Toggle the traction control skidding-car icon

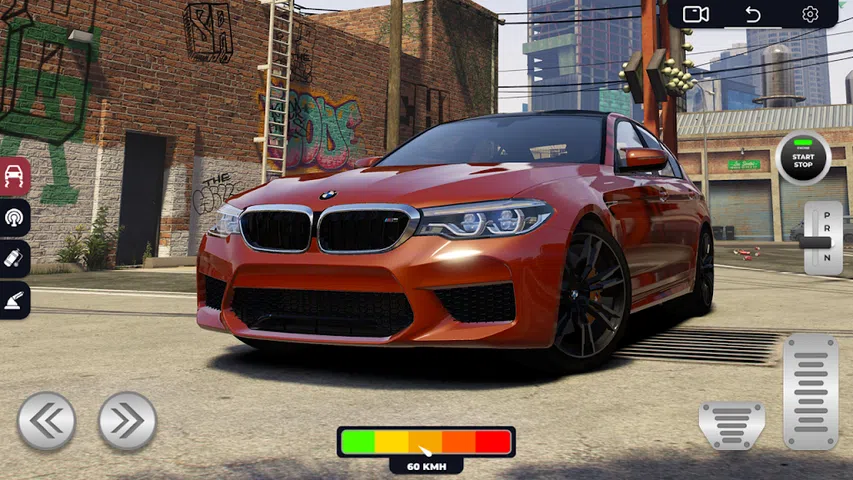tap(15, 177)
